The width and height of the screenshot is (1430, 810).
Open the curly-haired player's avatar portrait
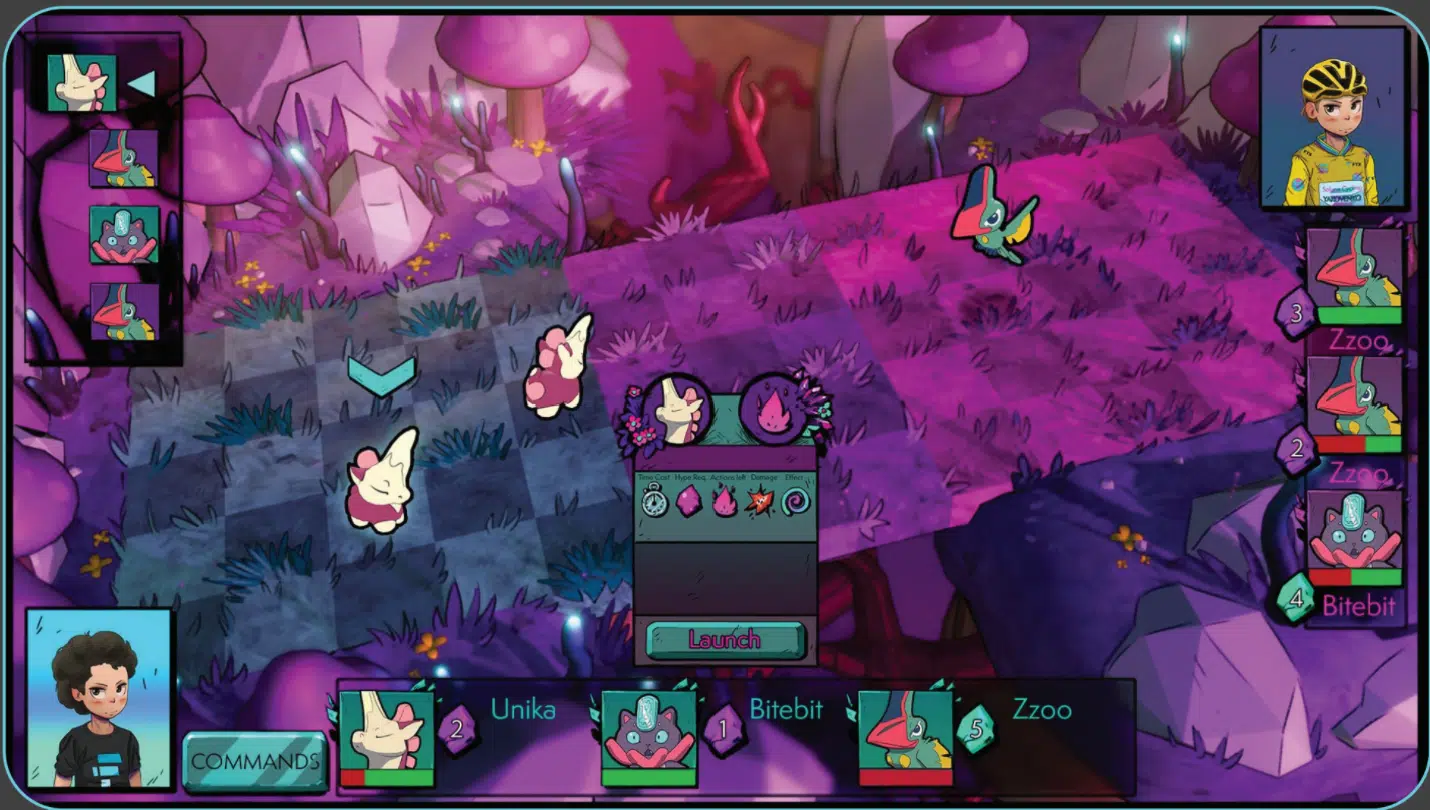coord(99,697)
